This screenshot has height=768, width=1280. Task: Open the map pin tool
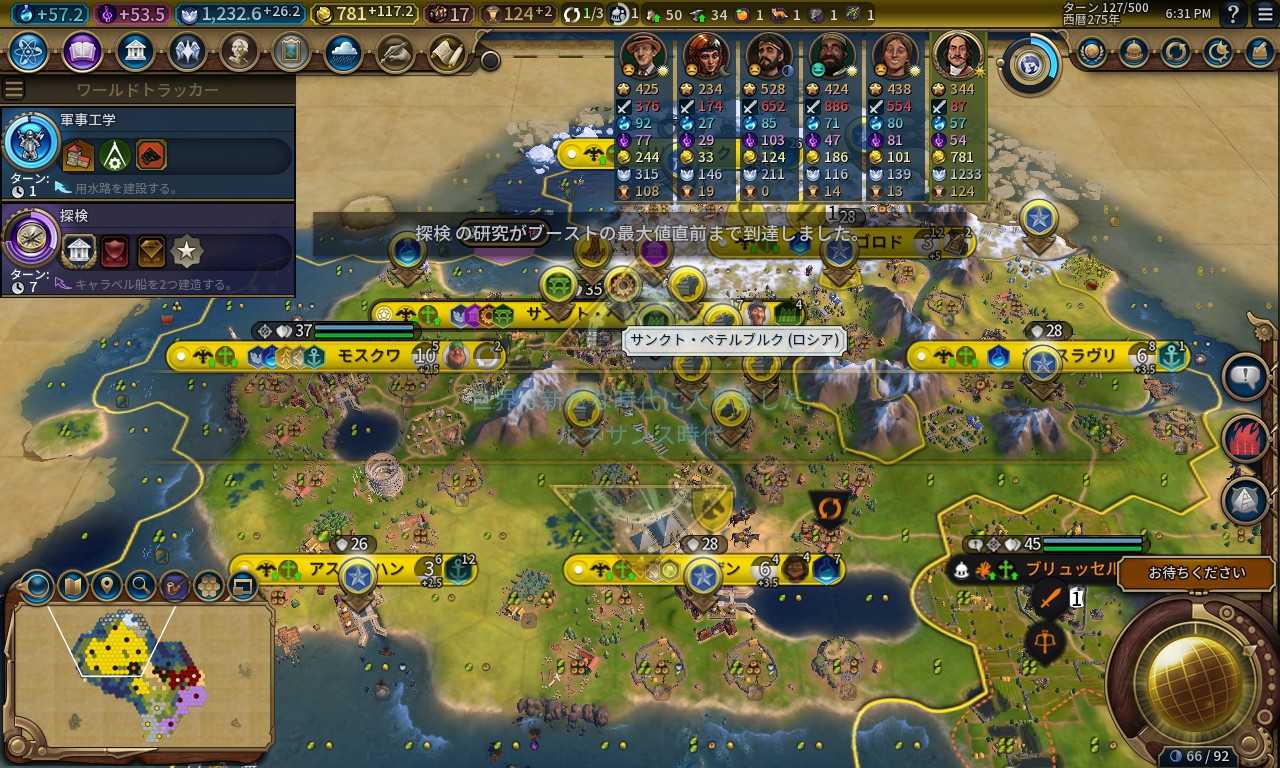[x=107, y=585]
